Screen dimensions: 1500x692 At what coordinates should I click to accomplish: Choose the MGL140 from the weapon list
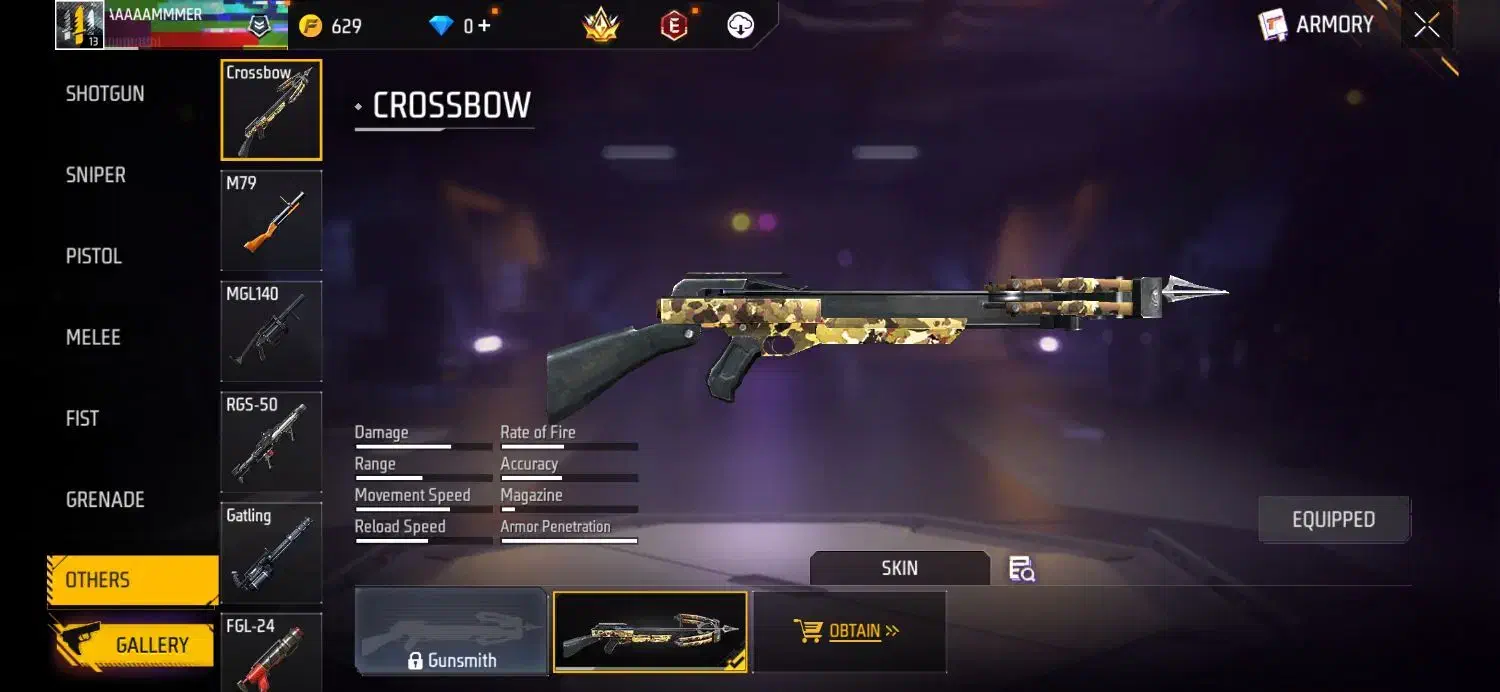coord(271,331)
